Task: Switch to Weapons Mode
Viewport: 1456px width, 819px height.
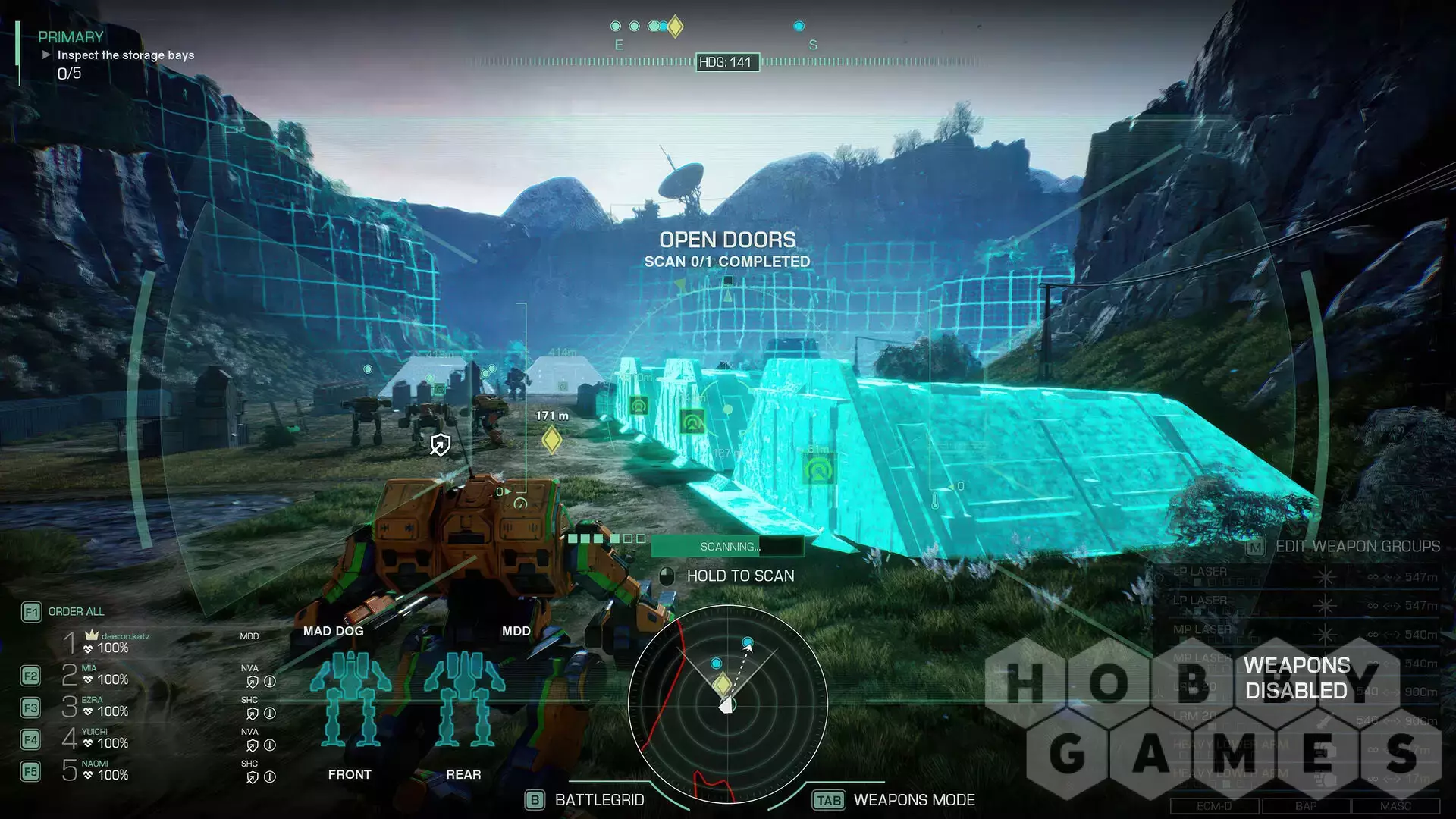Action: point(913,800)
